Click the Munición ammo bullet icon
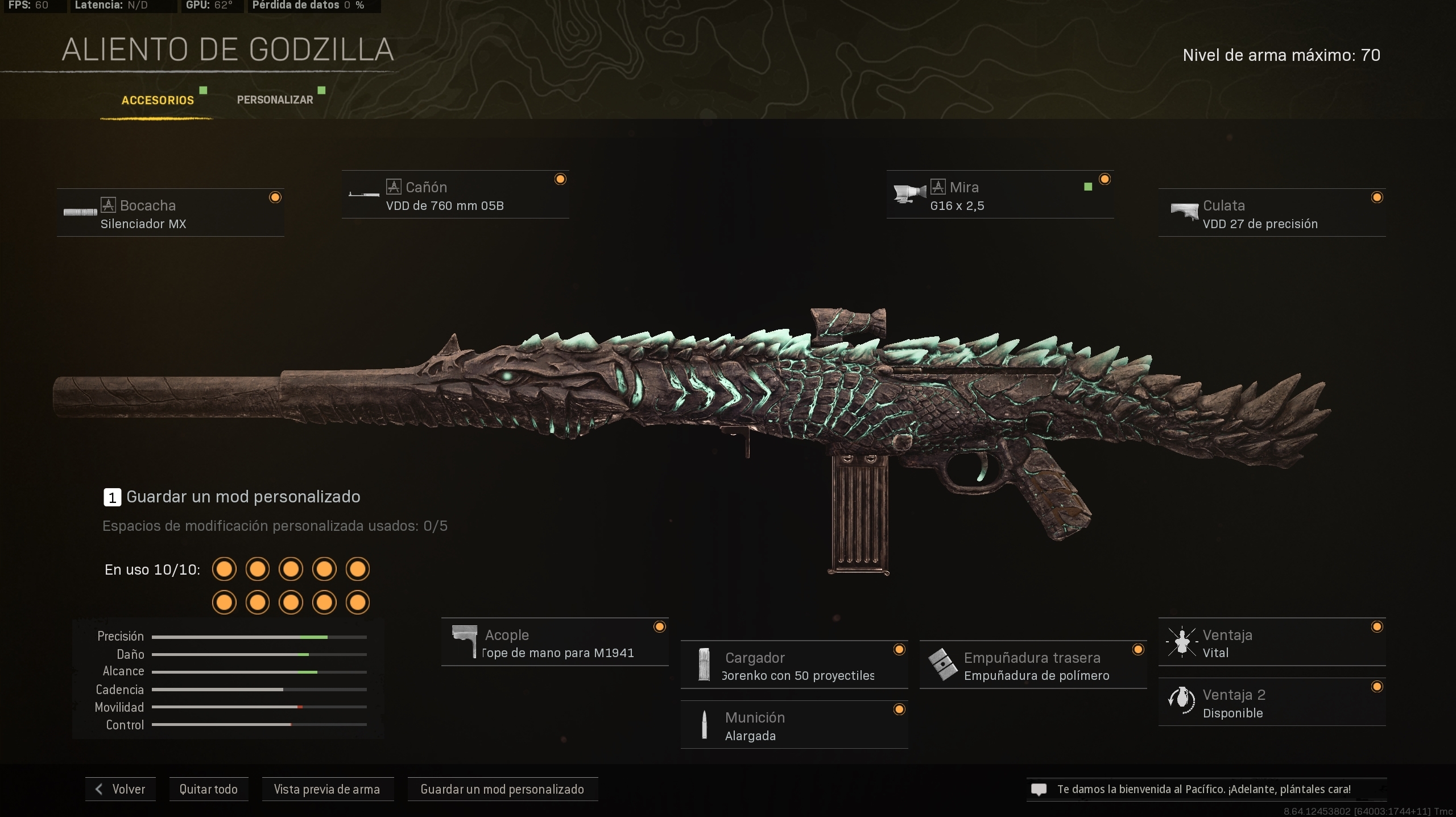The height and width of the screenshot is (817, 1456). 705,725
